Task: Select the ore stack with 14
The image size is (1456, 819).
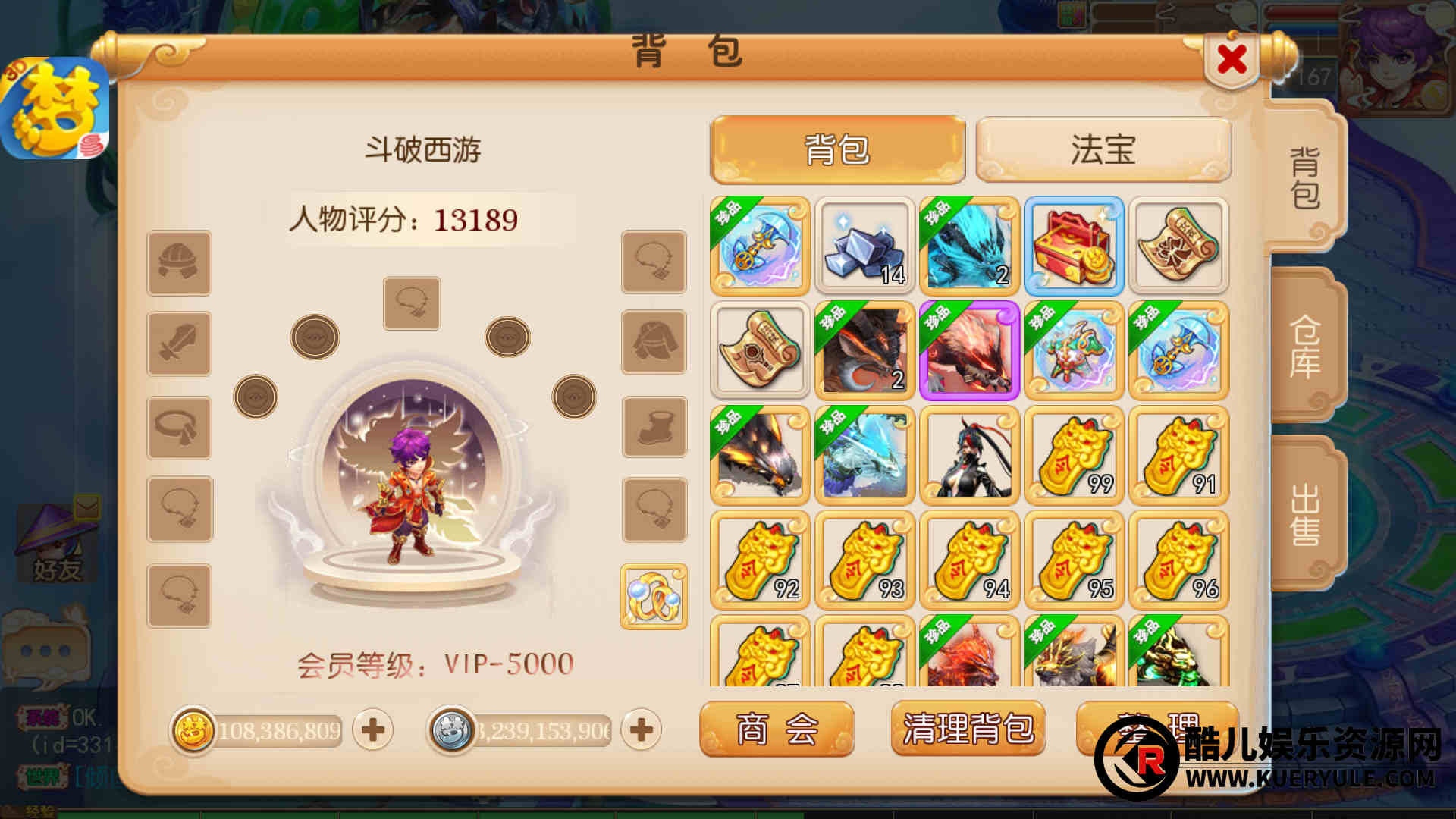Action: tap(864, 246)
